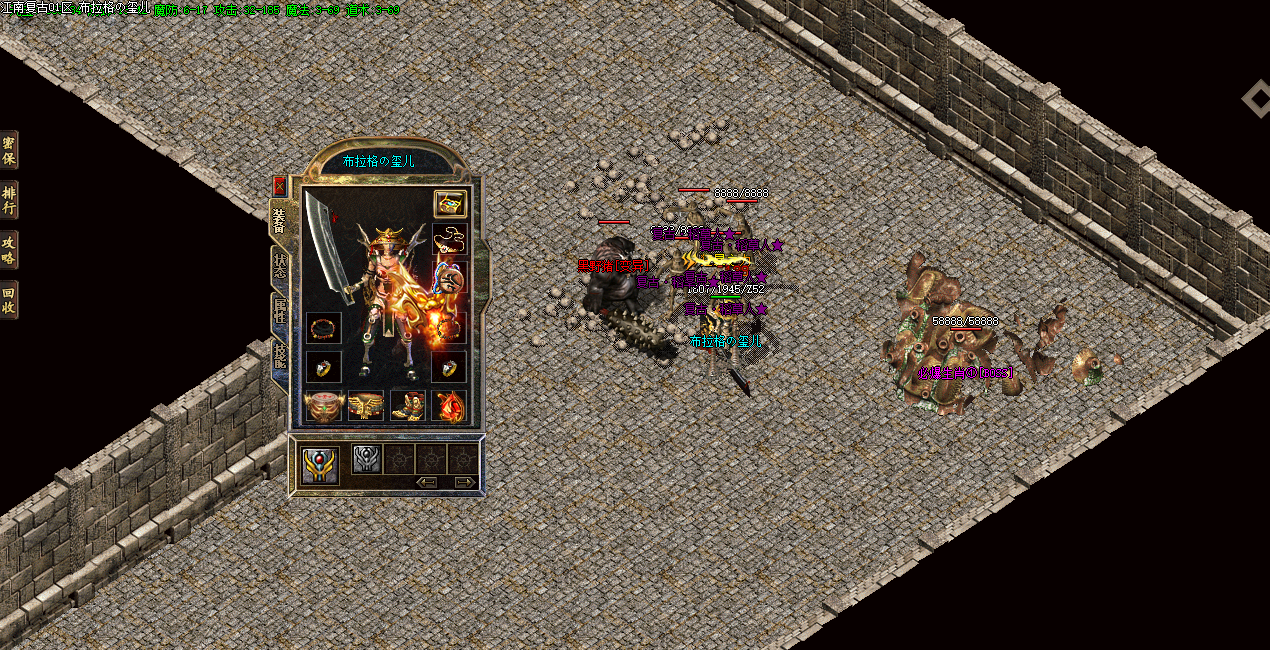Close the character equipment panel

(279, 186)
